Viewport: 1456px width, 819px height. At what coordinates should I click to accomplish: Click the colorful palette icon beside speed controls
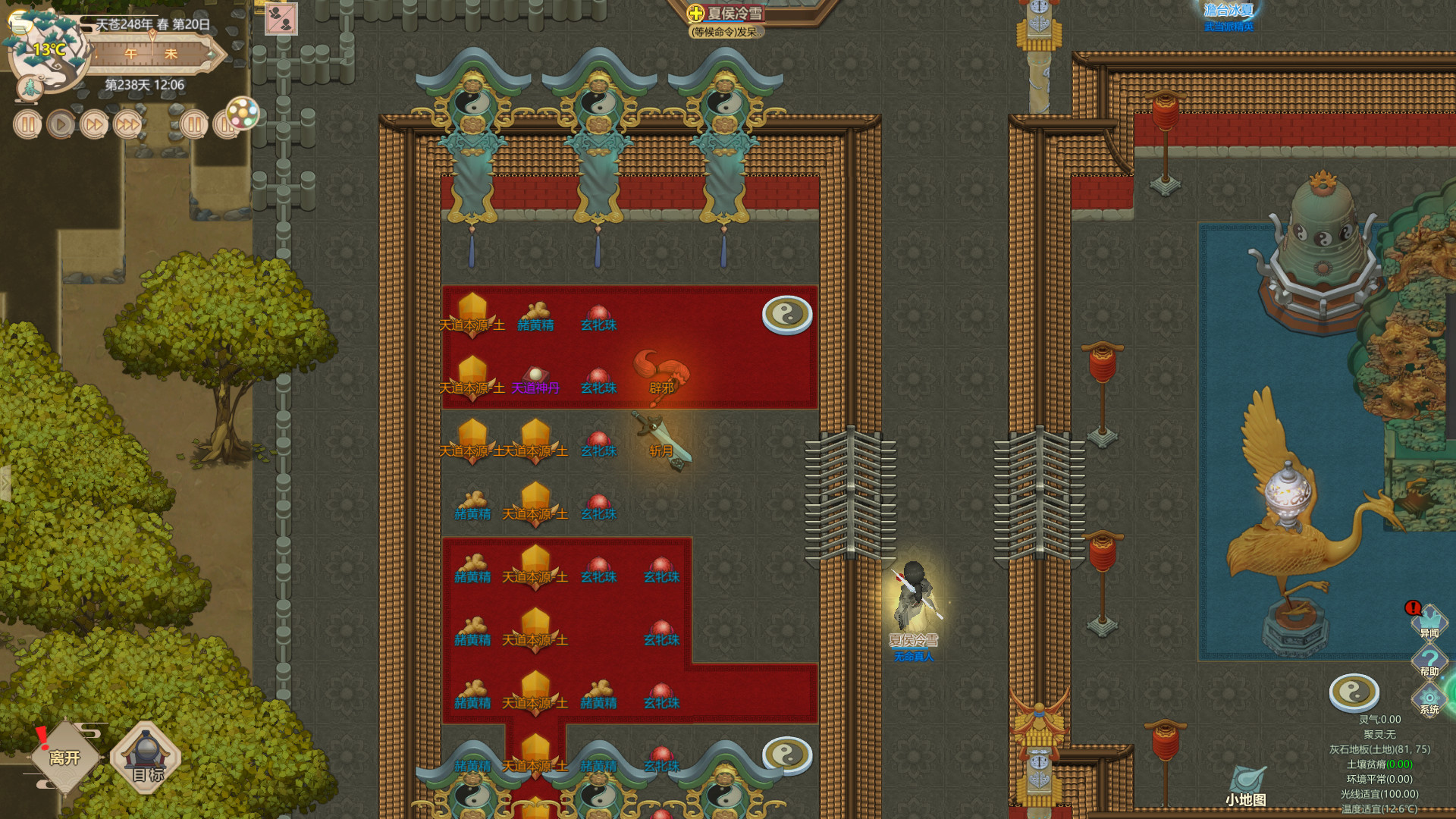[241, 114]
